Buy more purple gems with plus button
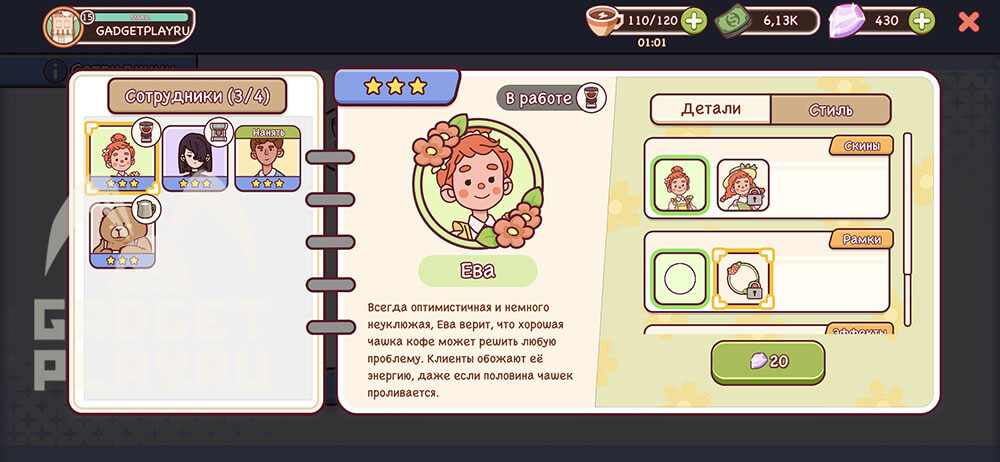This screenshot has width=1000, height=462. [922, 20]
